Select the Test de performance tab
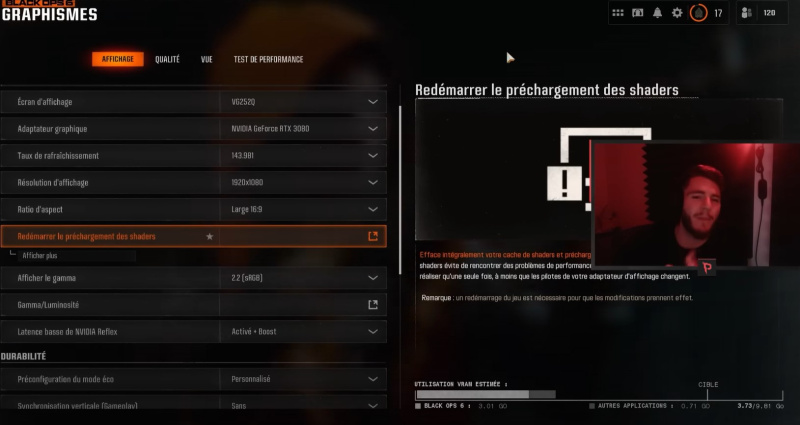The image size is (800, 425). [x=268, y=59]
